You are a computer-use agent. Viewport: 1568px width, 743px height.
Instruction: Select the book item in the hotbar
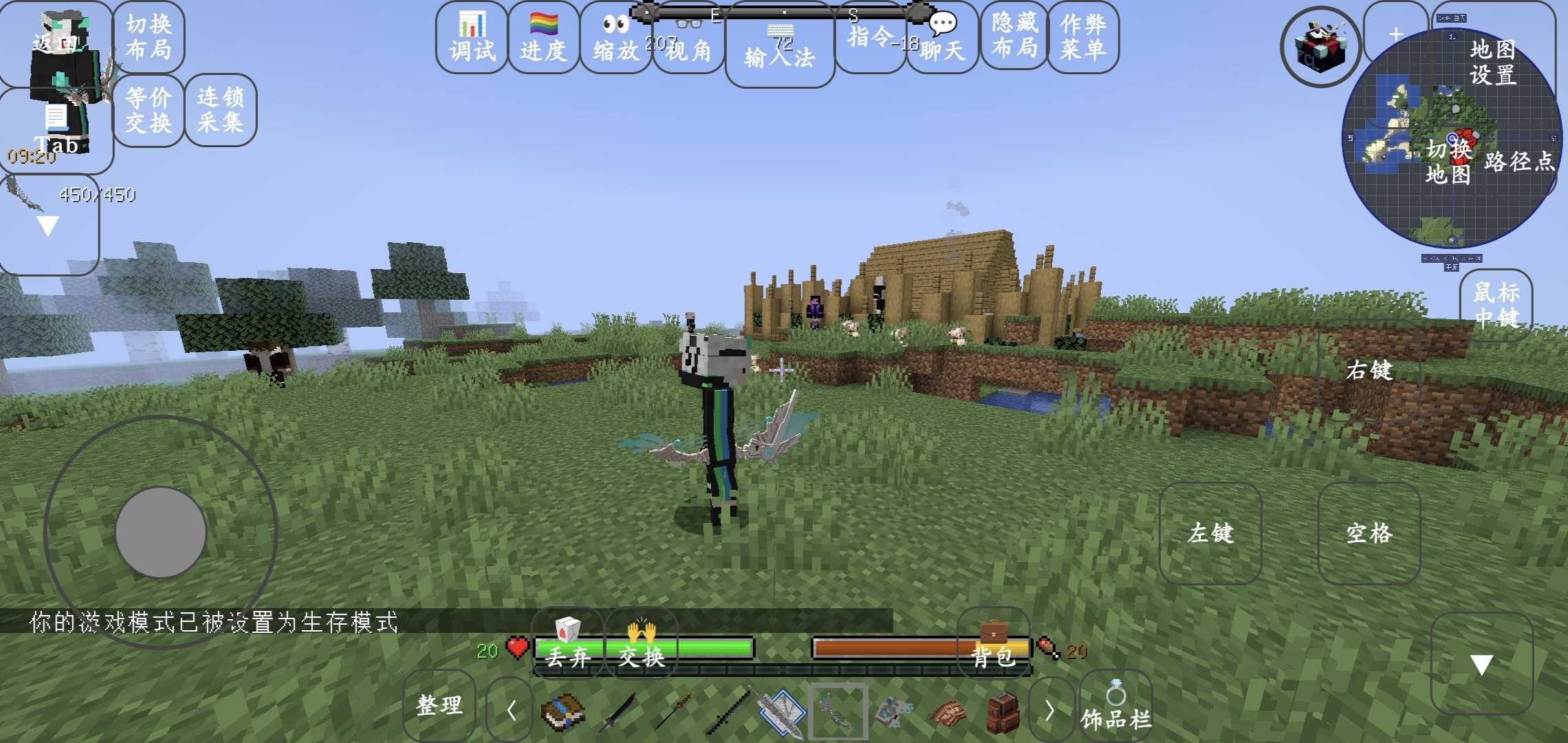563,711
